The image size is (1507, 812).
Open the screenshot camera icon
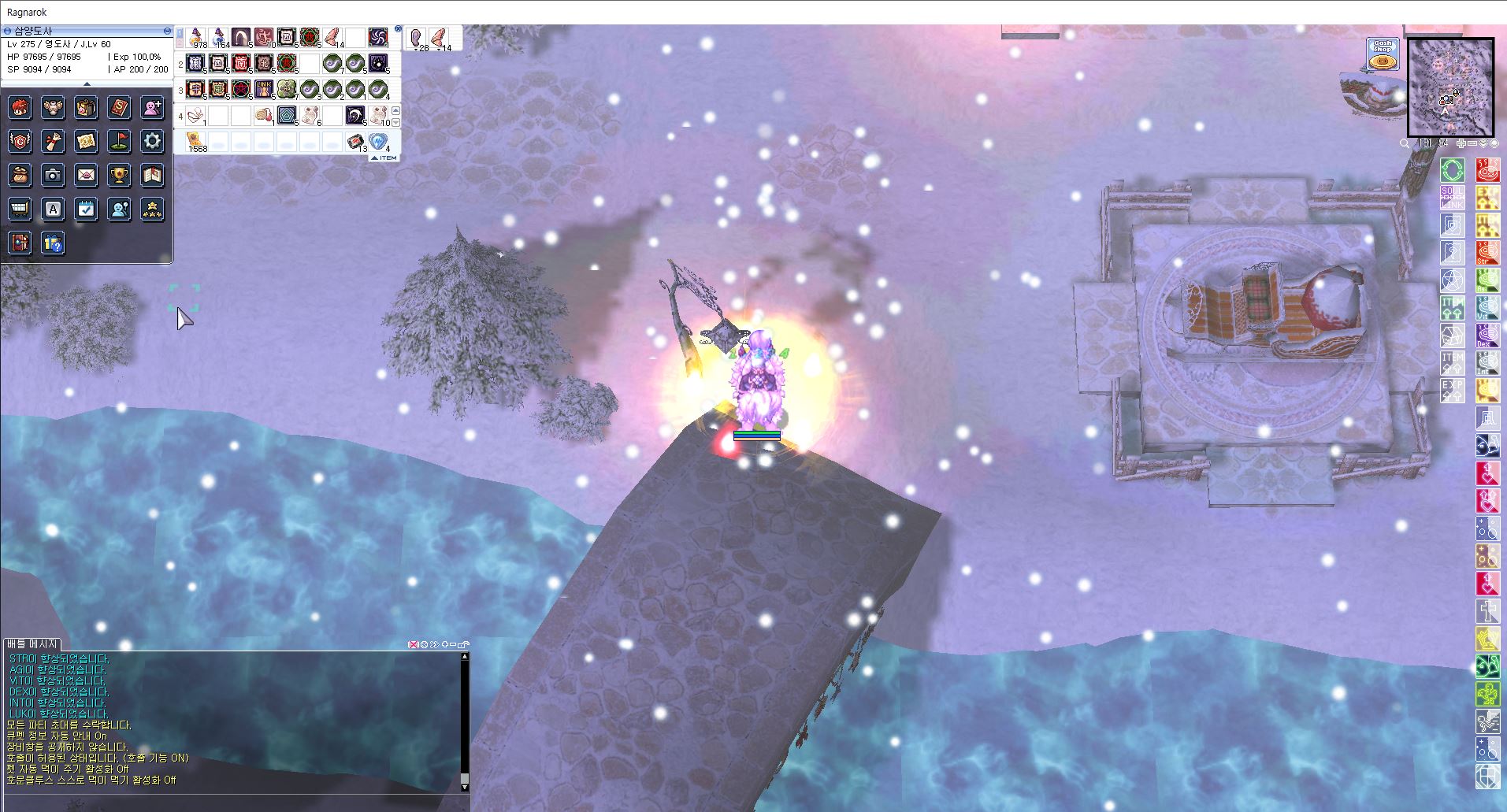(53, 175)
